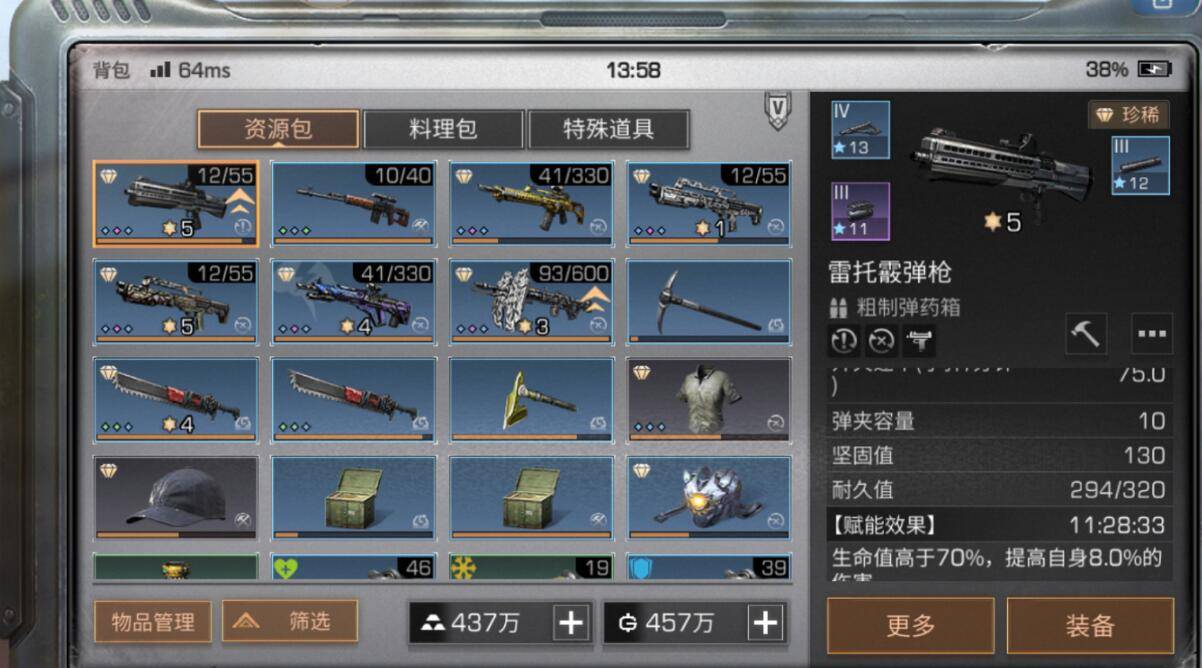Add more gold coins with plus button

[x=765, y=623]
